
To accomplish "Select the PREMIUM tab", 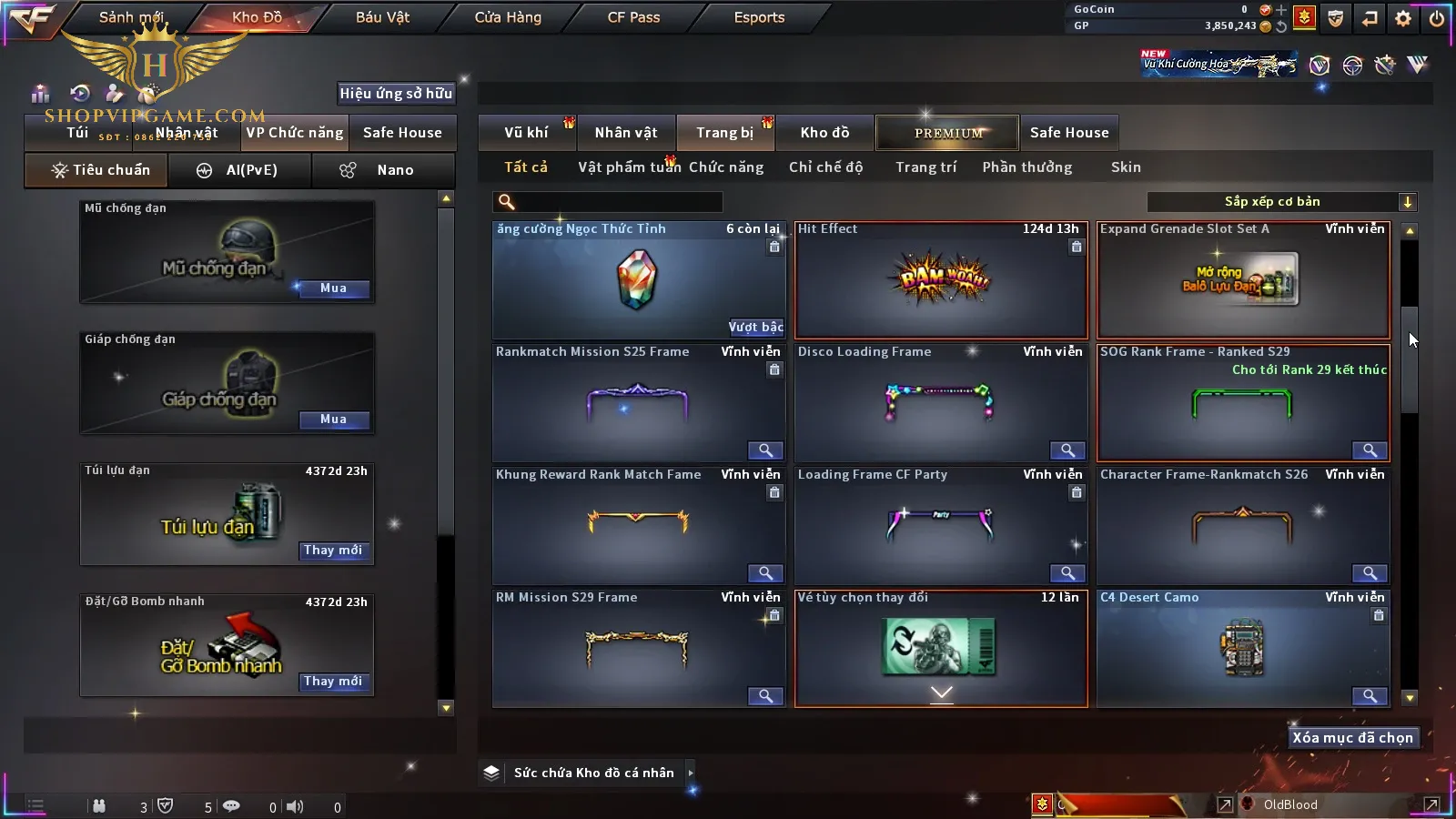I will point(948,133).
